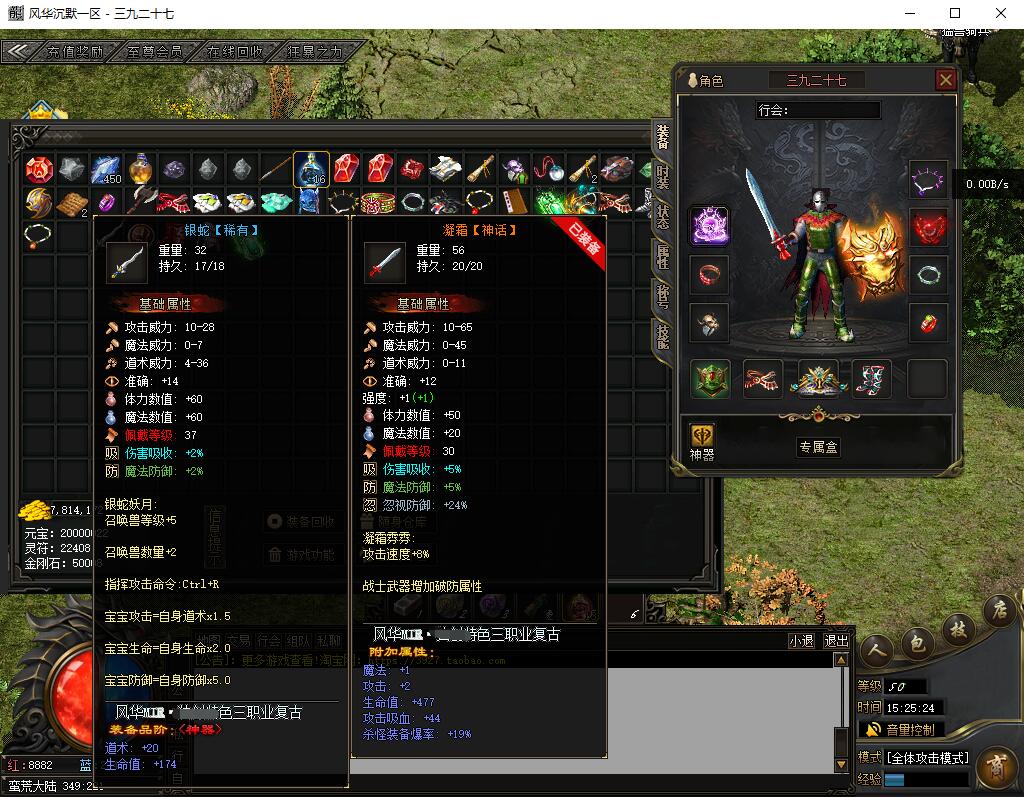Close the 角色 character panel
Screen dimensions: 1024x797
[945, 80]
